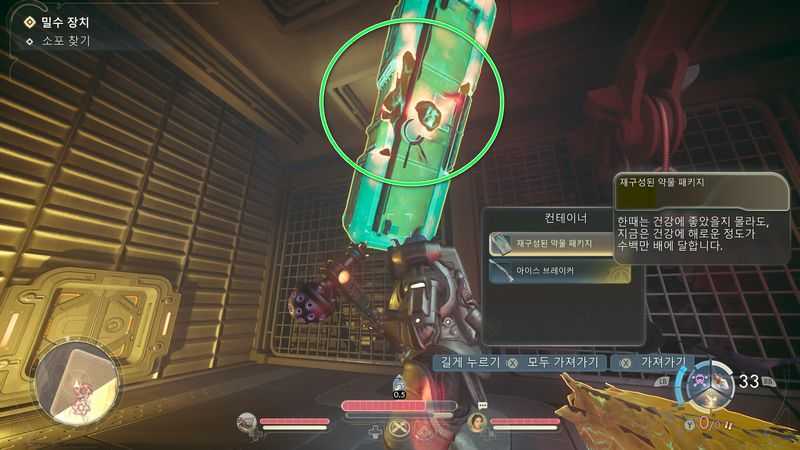Select the left companion portrait
The width and height of the screenshot is (800, 450).
point(246,423)
